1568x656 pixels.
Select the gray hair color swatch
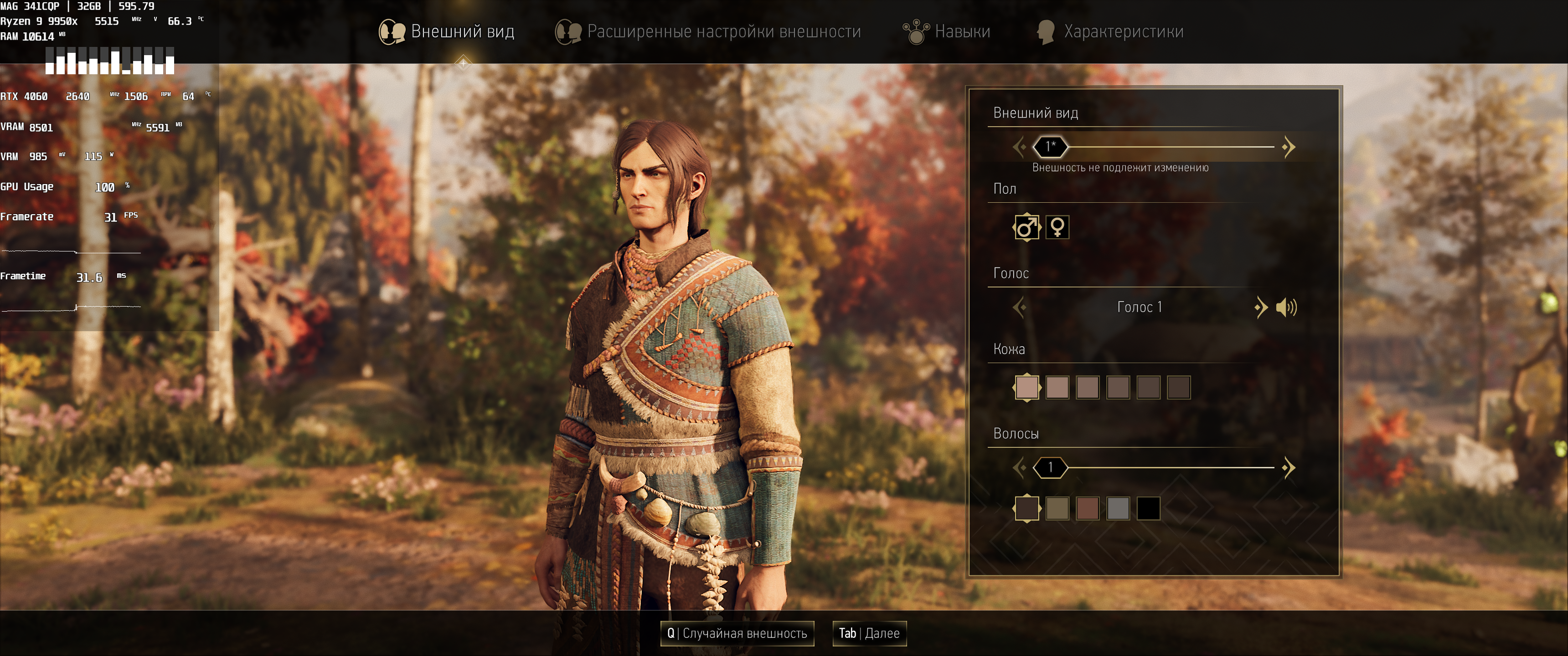pos(1118,509)
